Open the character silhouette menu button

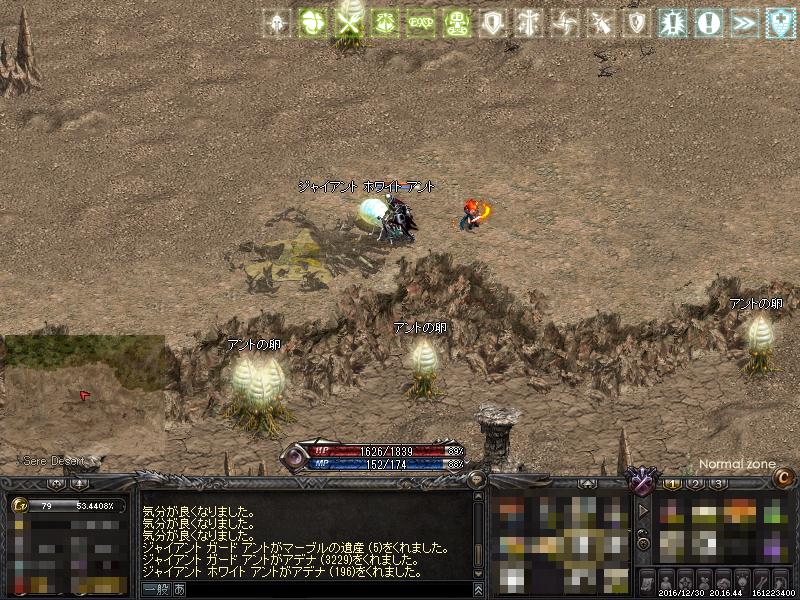pyautogui.click(x=667, y=581)
